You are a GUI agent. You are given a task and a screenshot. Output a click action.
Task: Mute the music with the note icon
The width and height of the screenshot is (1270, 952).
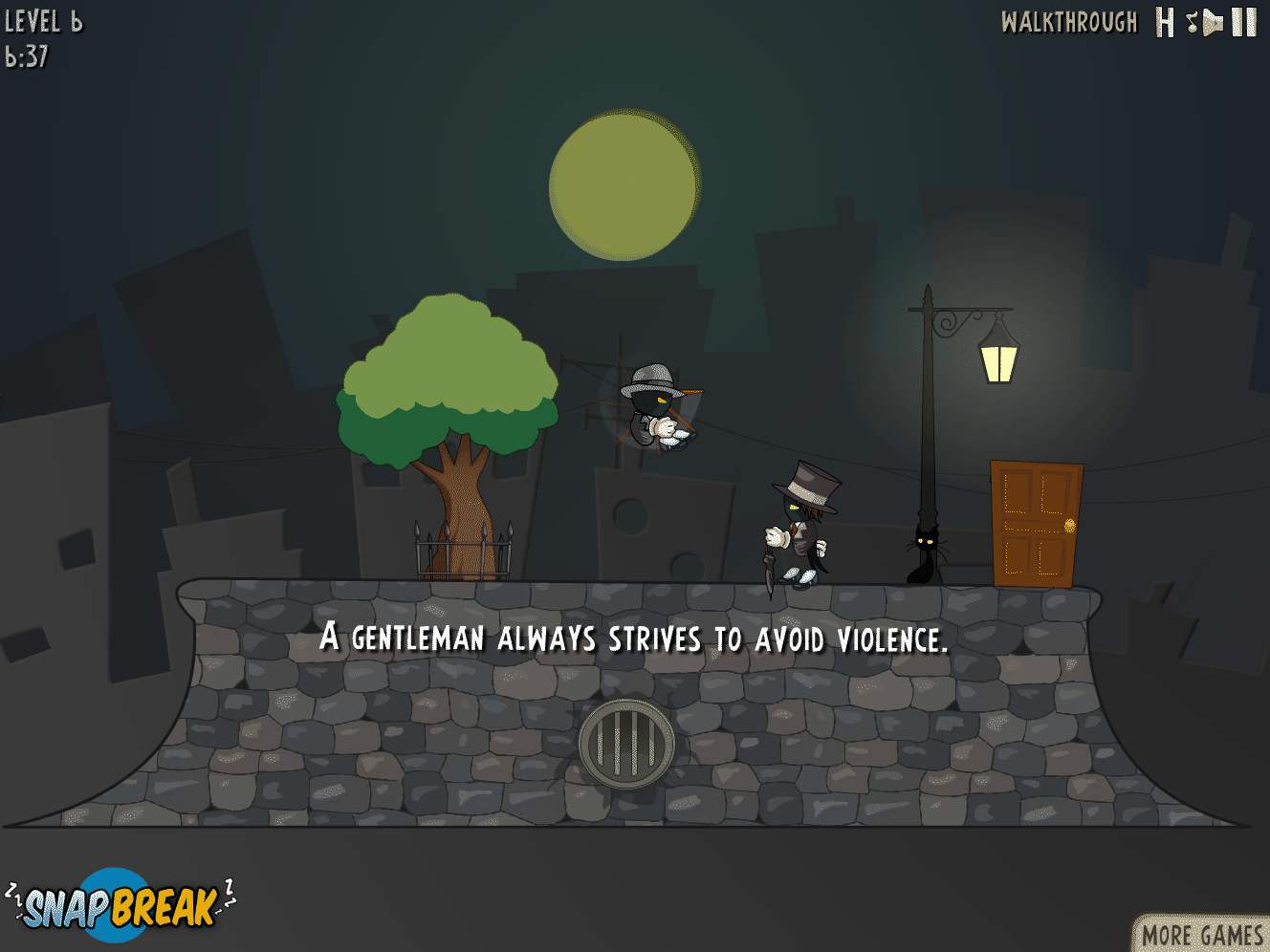coord(1191,22)
